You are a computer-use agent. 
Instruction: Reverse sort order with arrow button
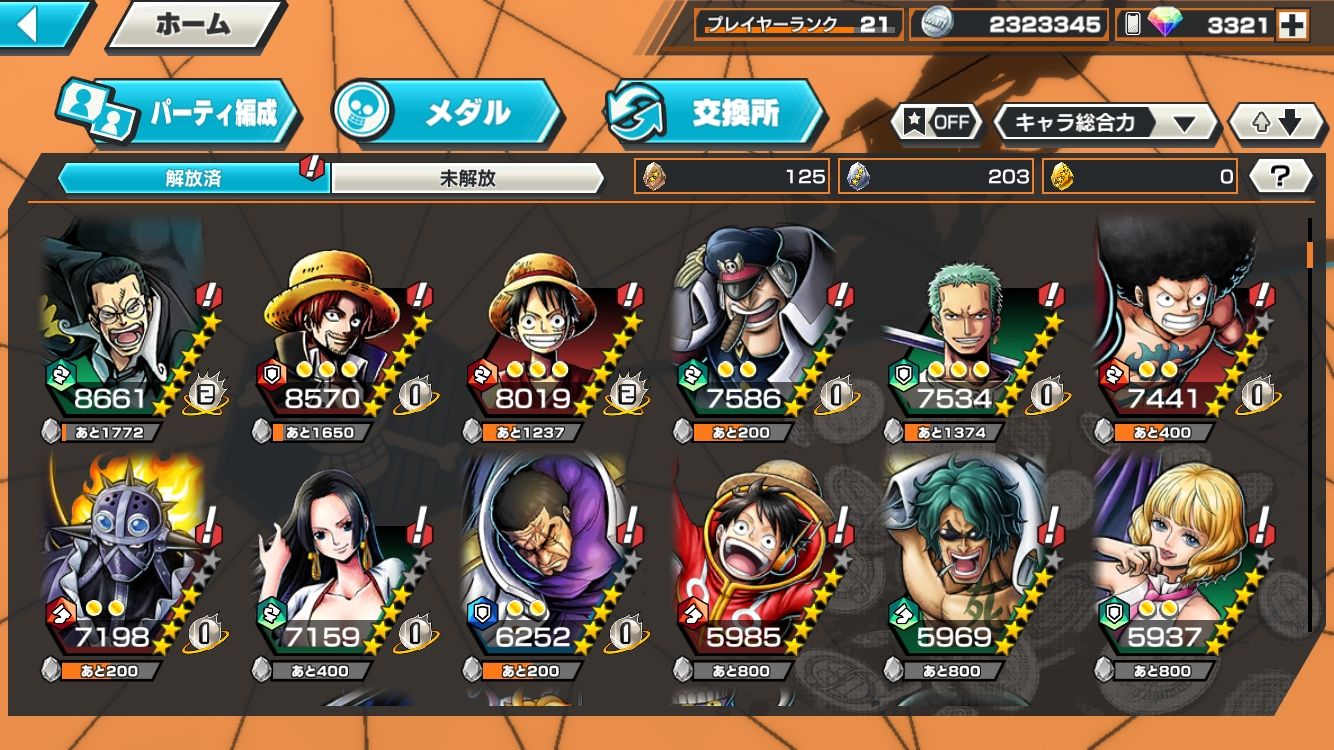[1278, 123]
